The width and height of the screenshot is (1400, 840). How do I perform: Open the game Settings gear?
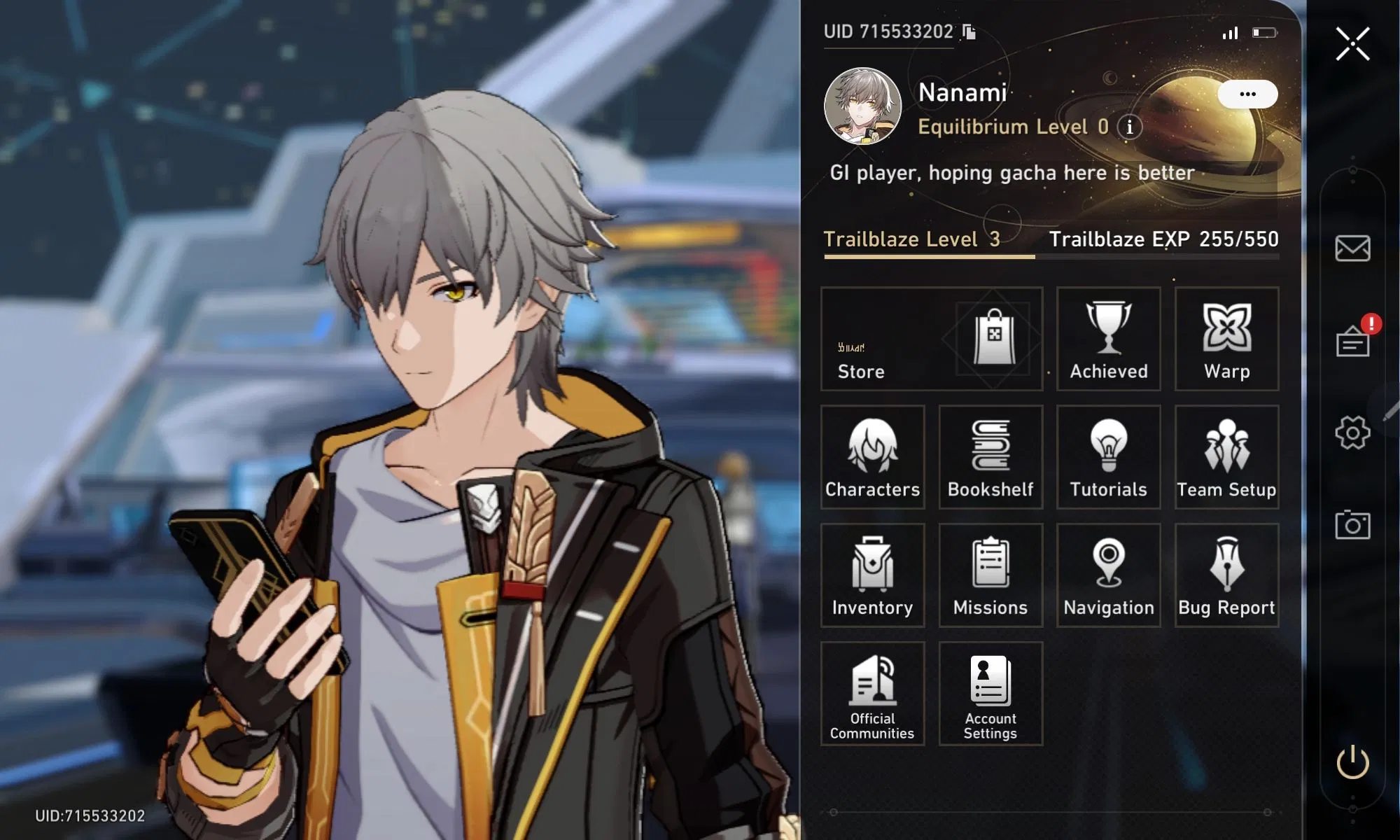[x=1351, y=432]
